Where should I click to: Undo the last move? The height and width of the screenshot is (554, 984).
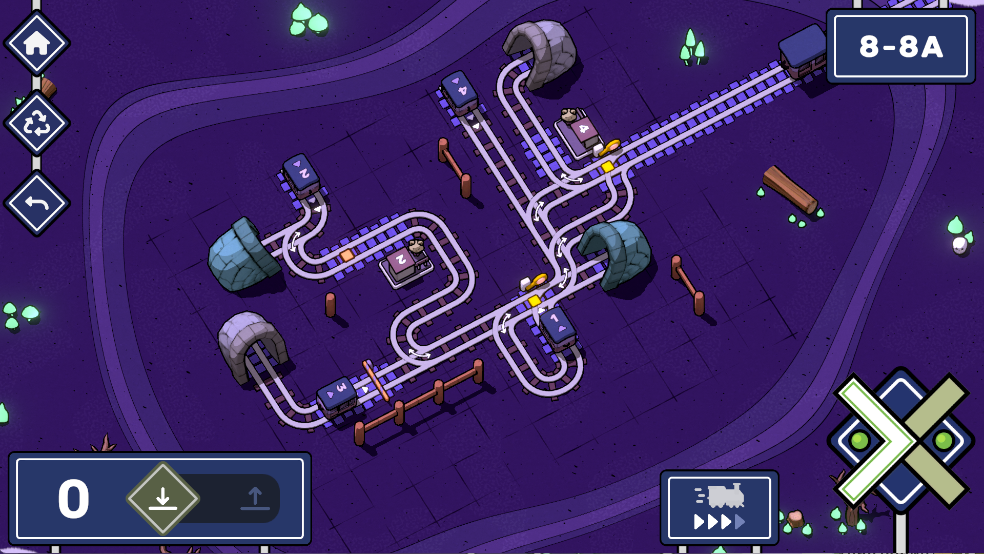tap(37, 202)
